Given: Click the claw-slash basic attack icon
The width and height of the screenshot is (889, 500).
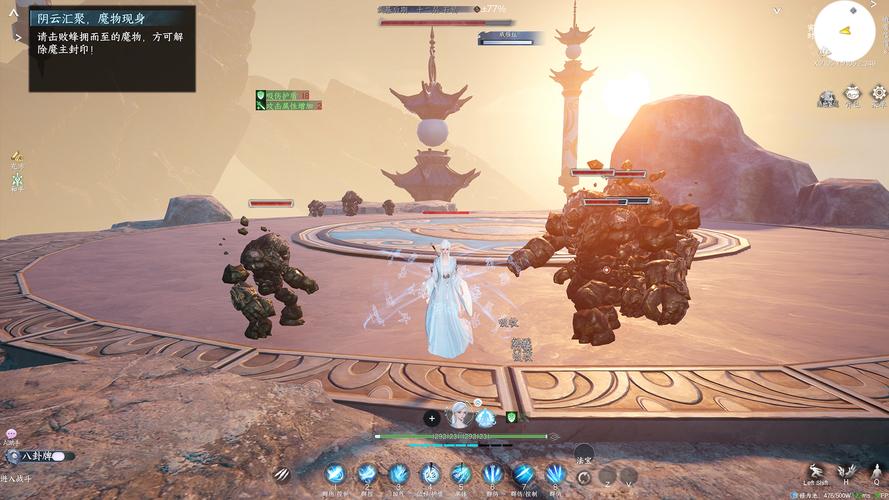Looking at the screenshot, I should click(x=283, y=475).
